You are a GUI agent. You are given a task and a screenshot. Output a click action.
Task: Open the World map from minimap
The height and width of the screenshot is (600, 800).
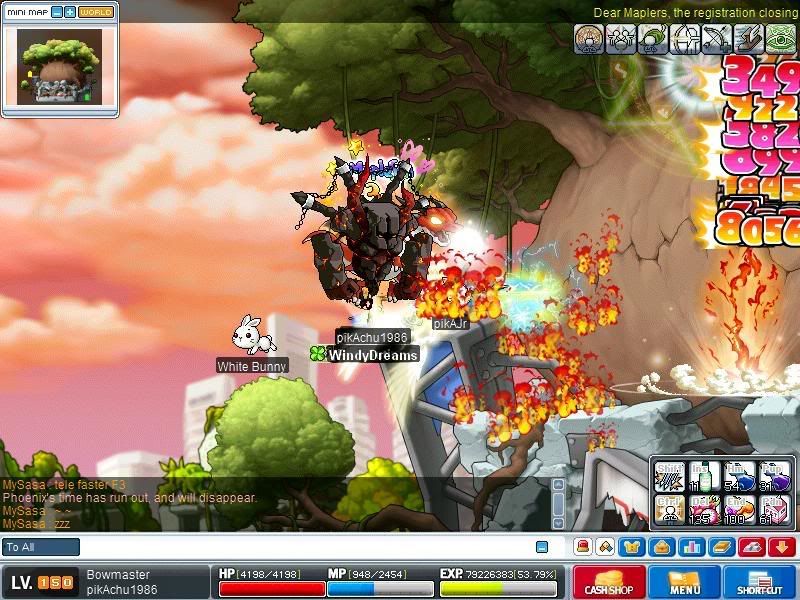[96, 12]
